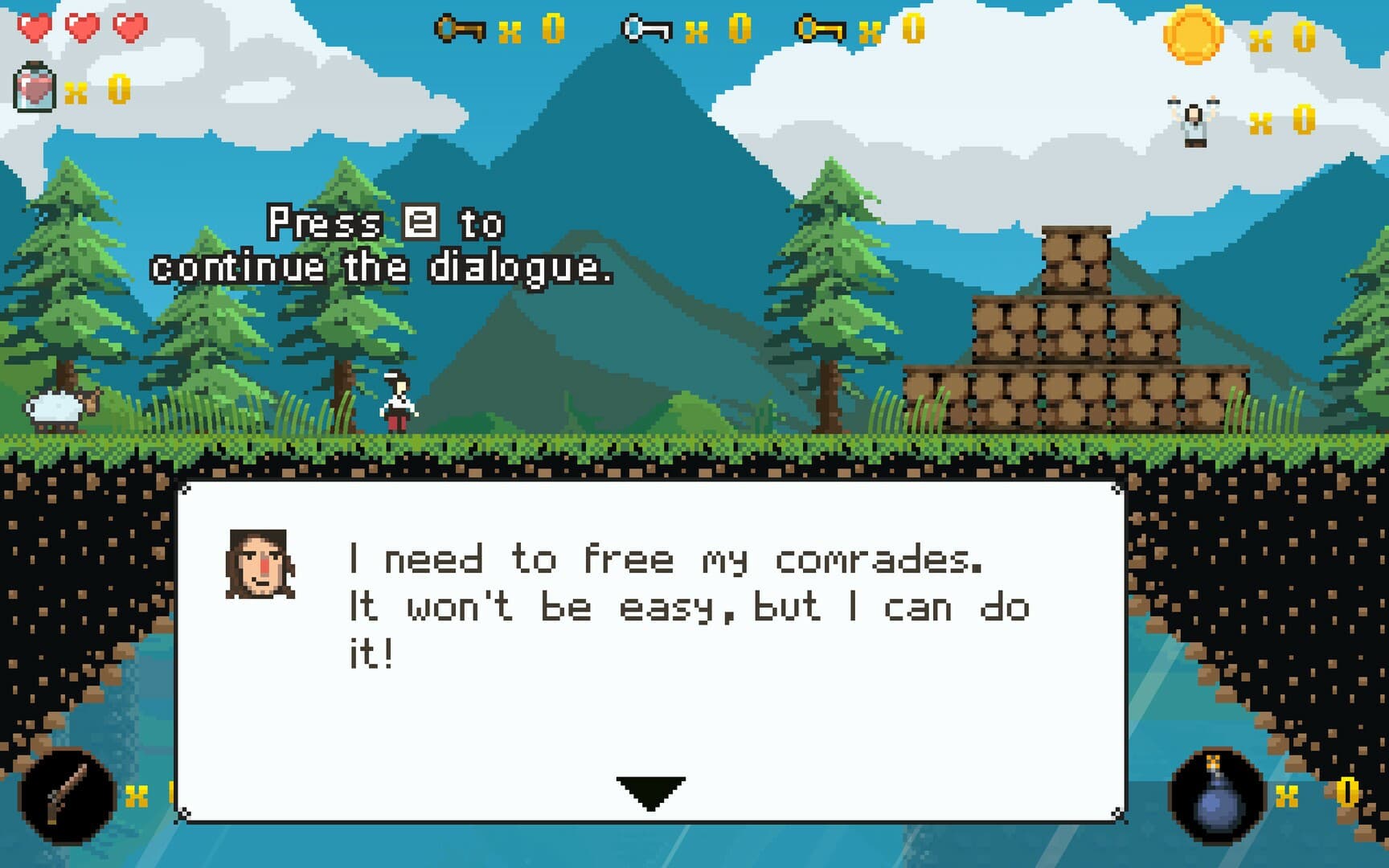Screen dimensions: 1389x868
Task: Click the silver key icon
Action: click(646, 30)
